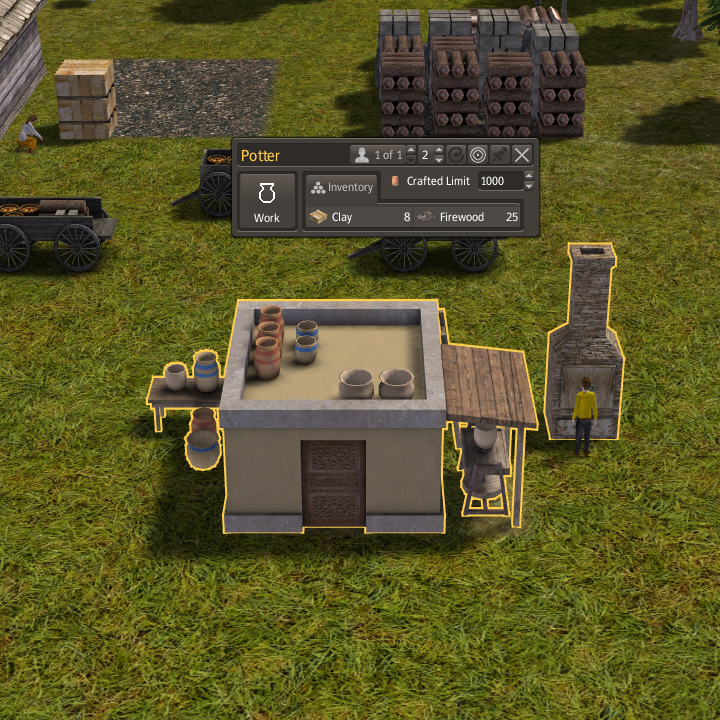
Task: Close the Potter window
Action: tap(521, 155)
